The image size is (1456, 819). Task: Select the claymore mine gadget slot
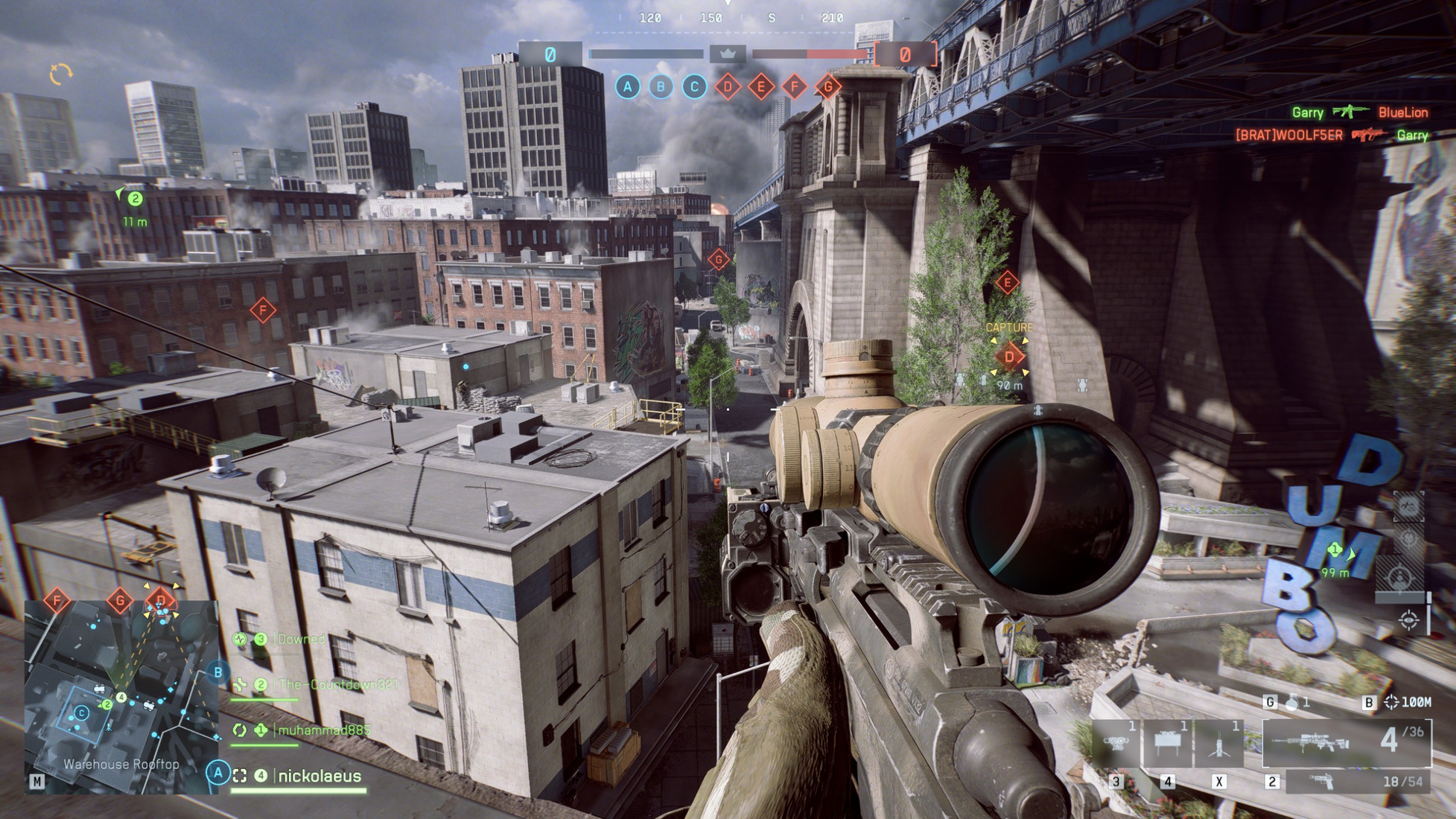pyautogui.click(x=1167, y=743)
